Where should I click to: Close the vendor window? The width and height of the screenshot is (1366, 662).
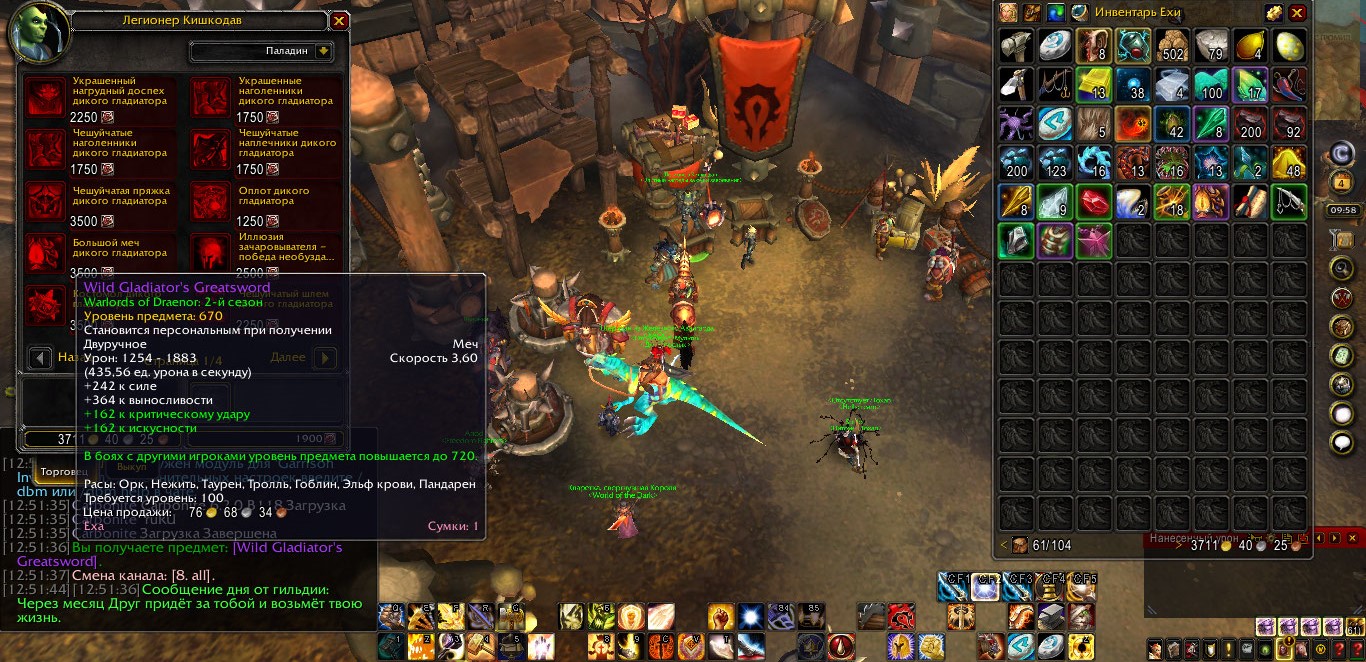339,20
